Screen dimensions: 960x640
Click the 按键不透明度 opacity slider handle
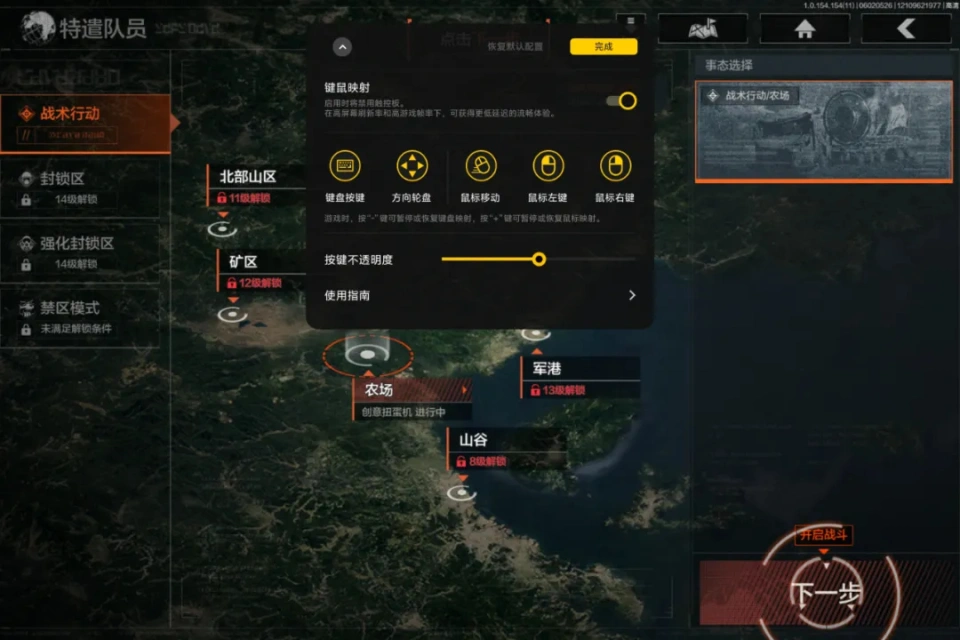tap(539, 259)
